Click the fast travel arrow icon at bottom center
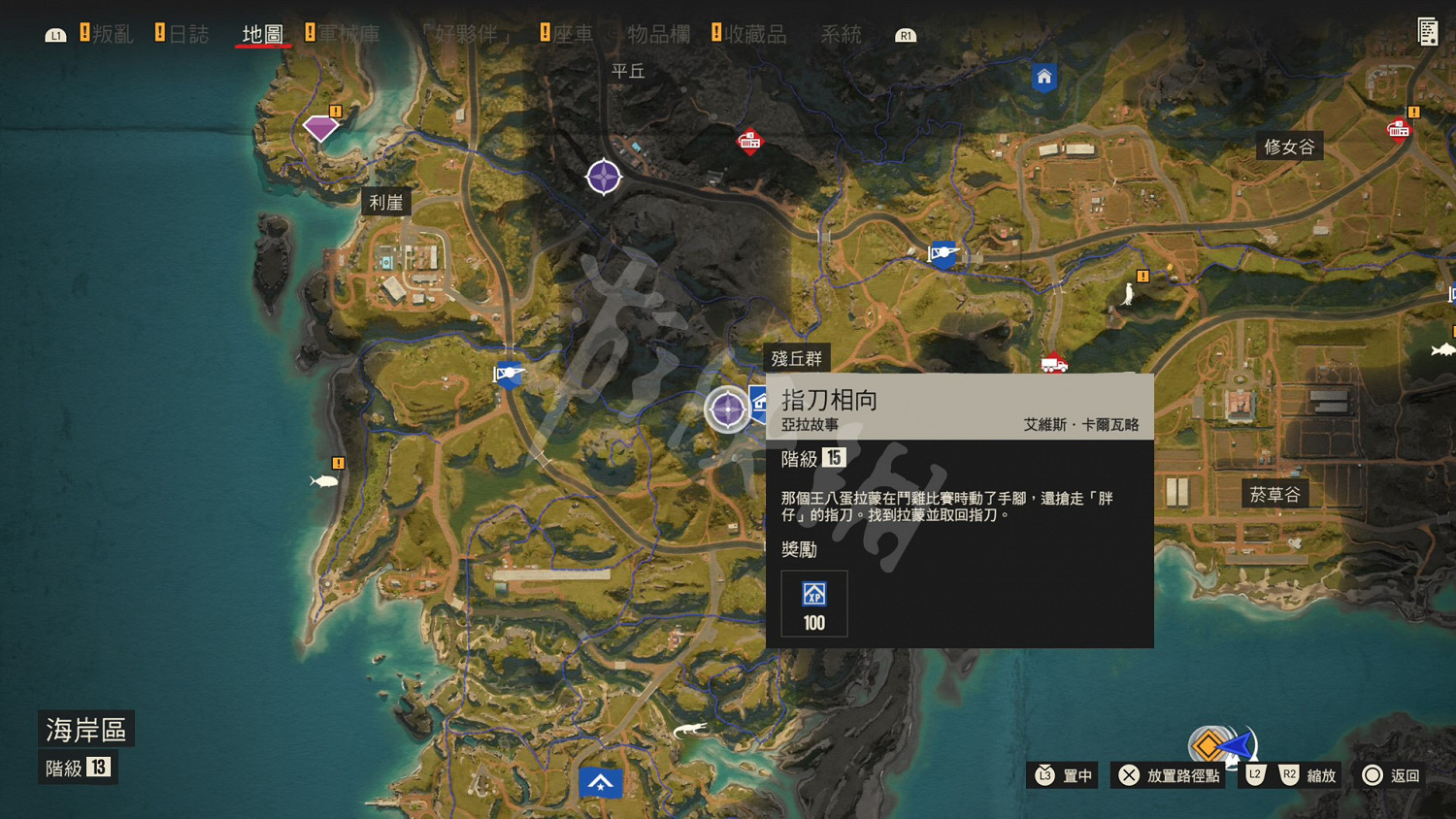Image resolution: width=1456 pixels, height=819 pixels. pos(601,782)
